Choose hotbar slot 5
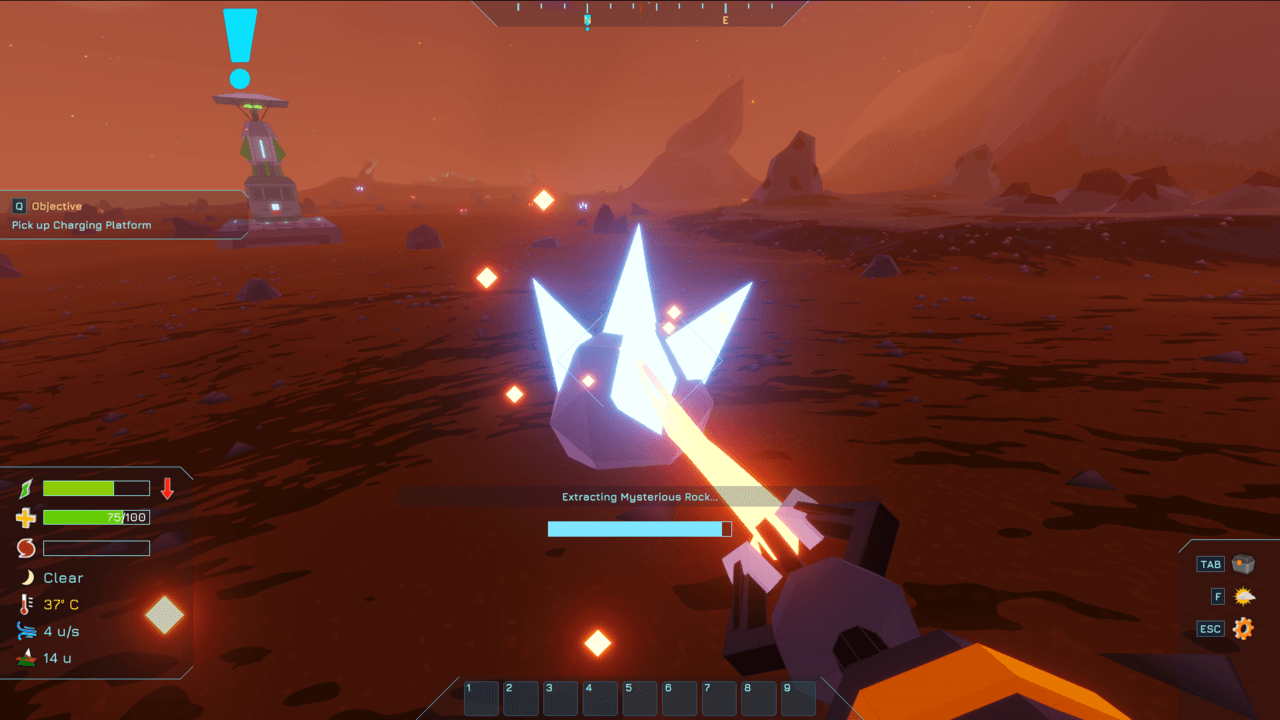 (x=640, y=698)
